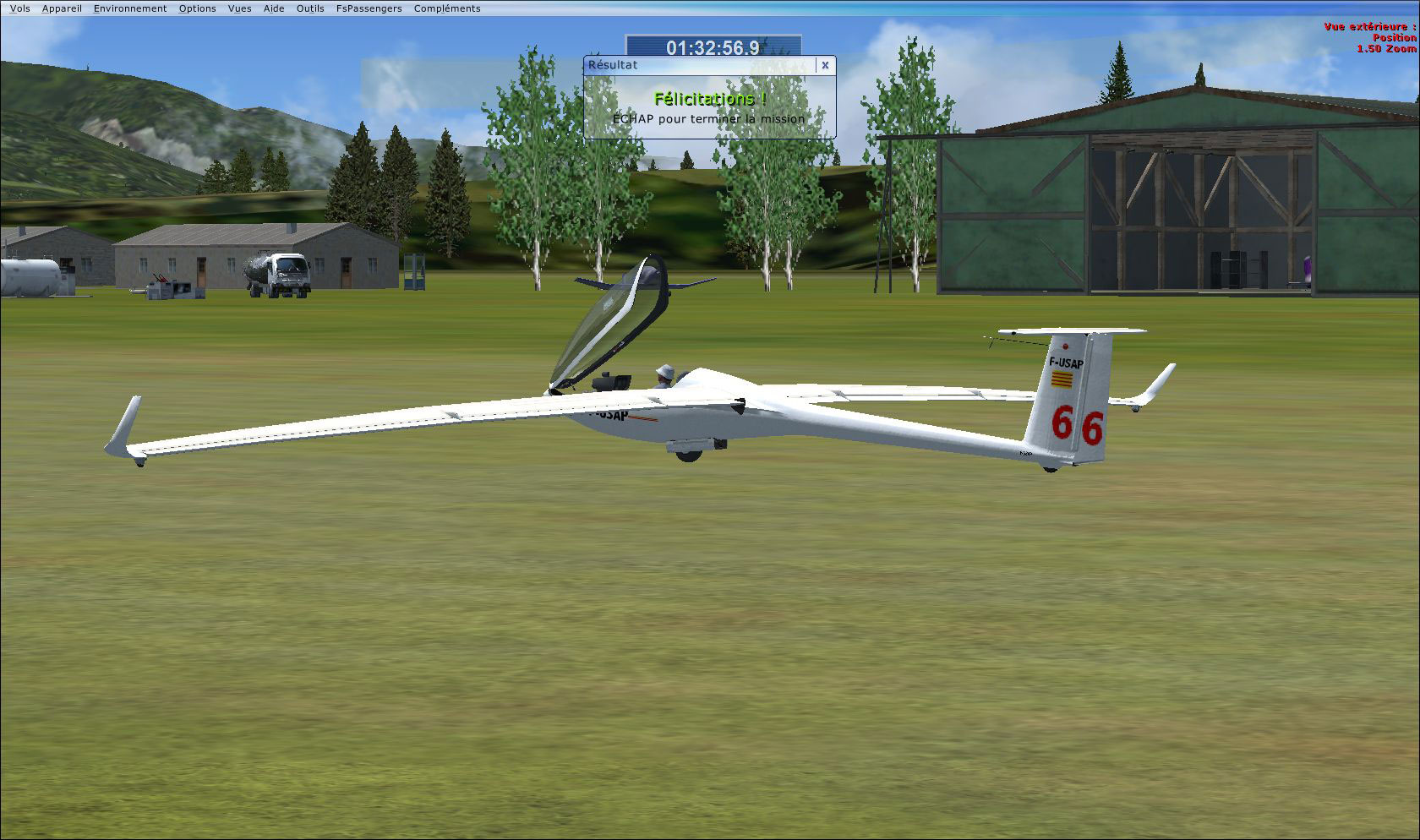Screen dimensions: 1420x840
Task: Open the Vols menu
Action: (x=19, y=8)
